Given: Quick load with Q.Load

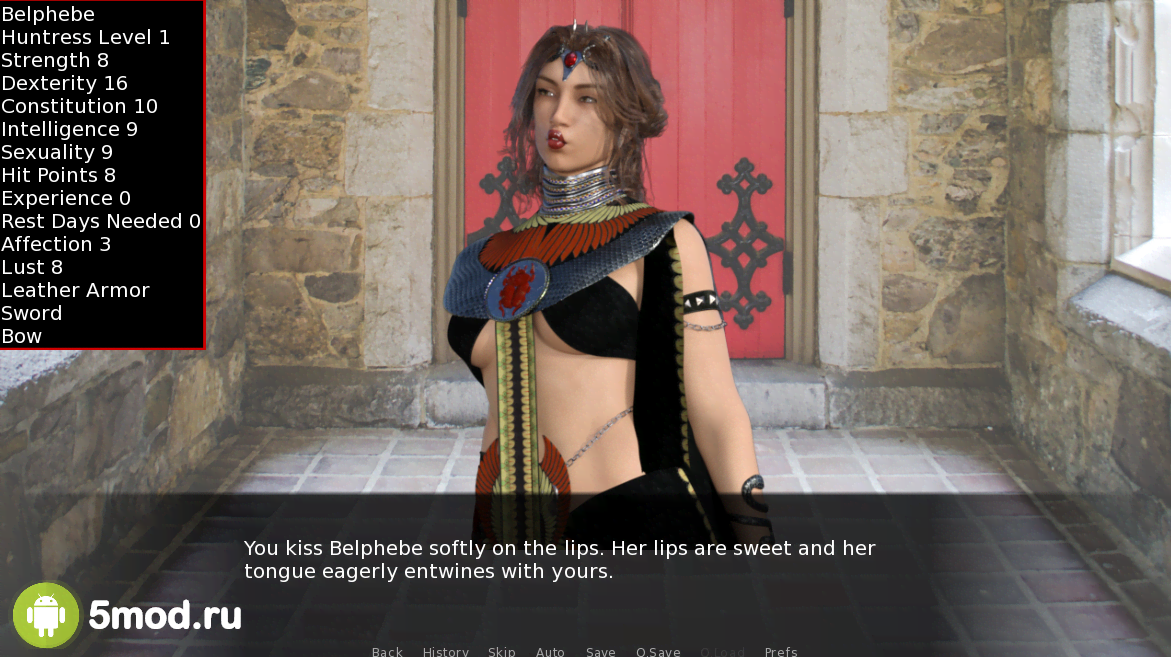Looking at the screenshot, I should point(722,651).
